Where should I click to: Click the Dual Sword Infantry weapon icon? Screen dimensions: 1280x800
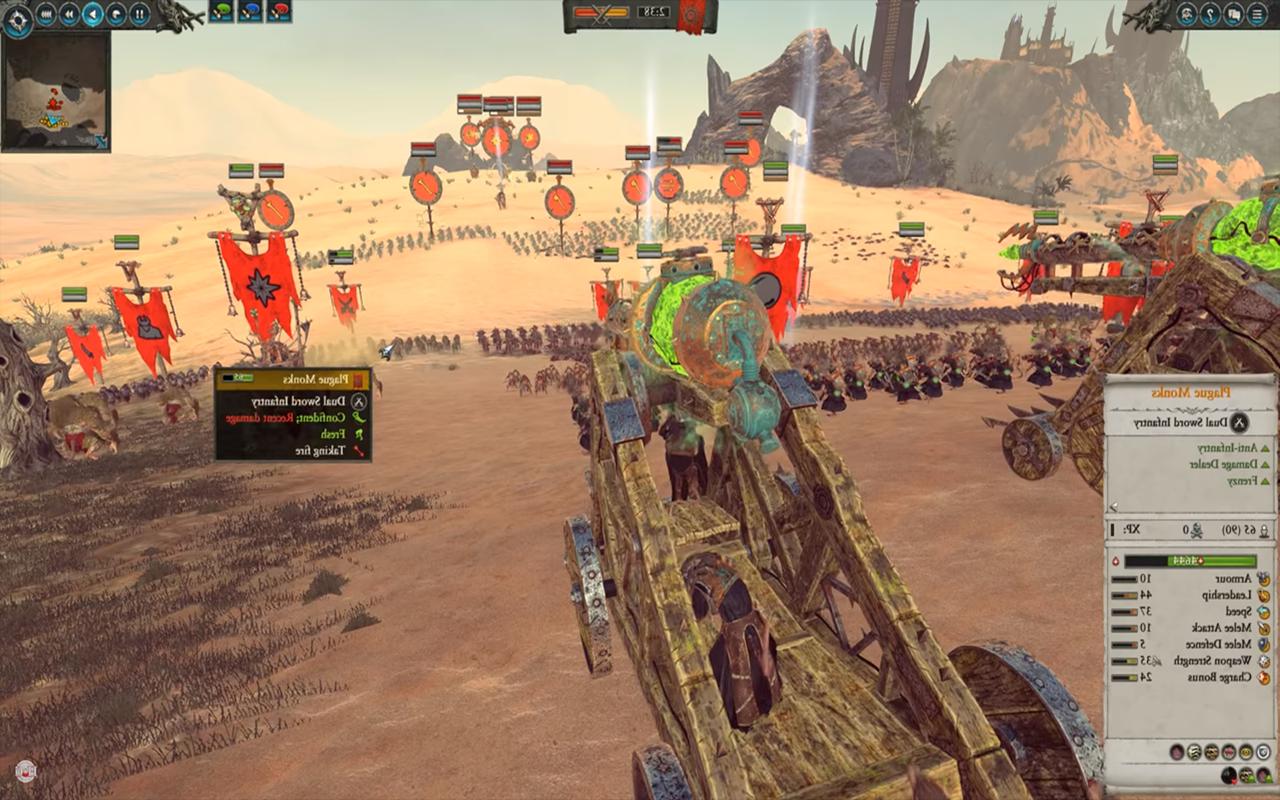tap(1238, 423)
